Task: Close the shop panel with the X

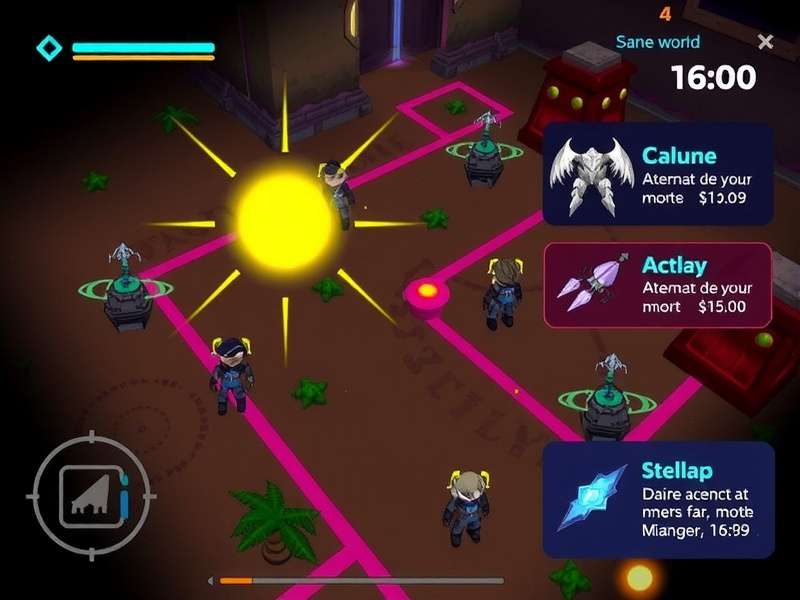Action: (x=765, y=42)
